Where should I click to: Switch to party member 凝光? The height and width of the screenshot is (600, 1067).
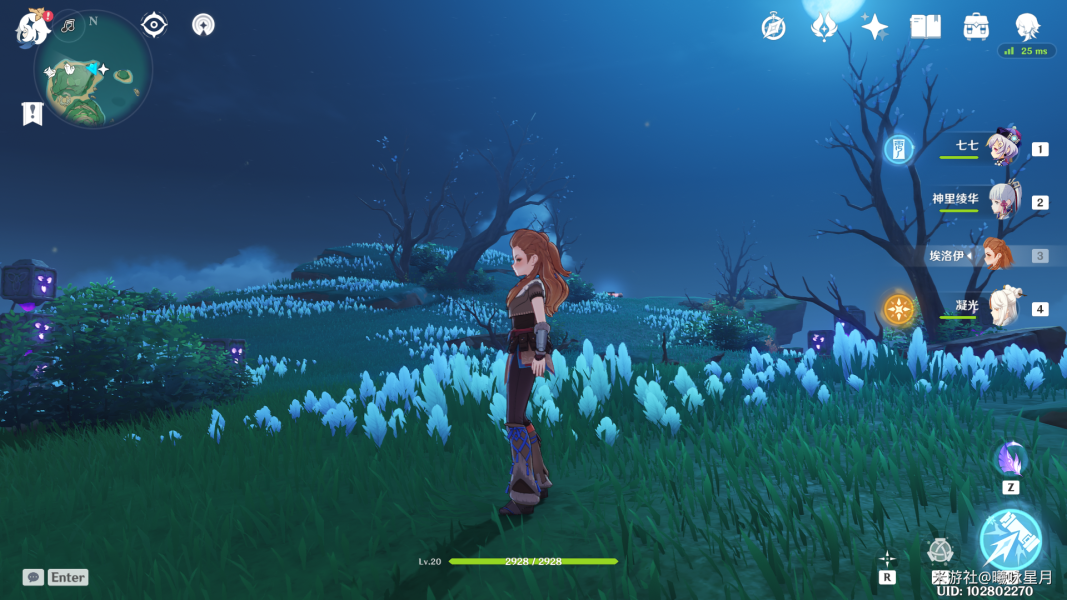[x=1003, y=308]
